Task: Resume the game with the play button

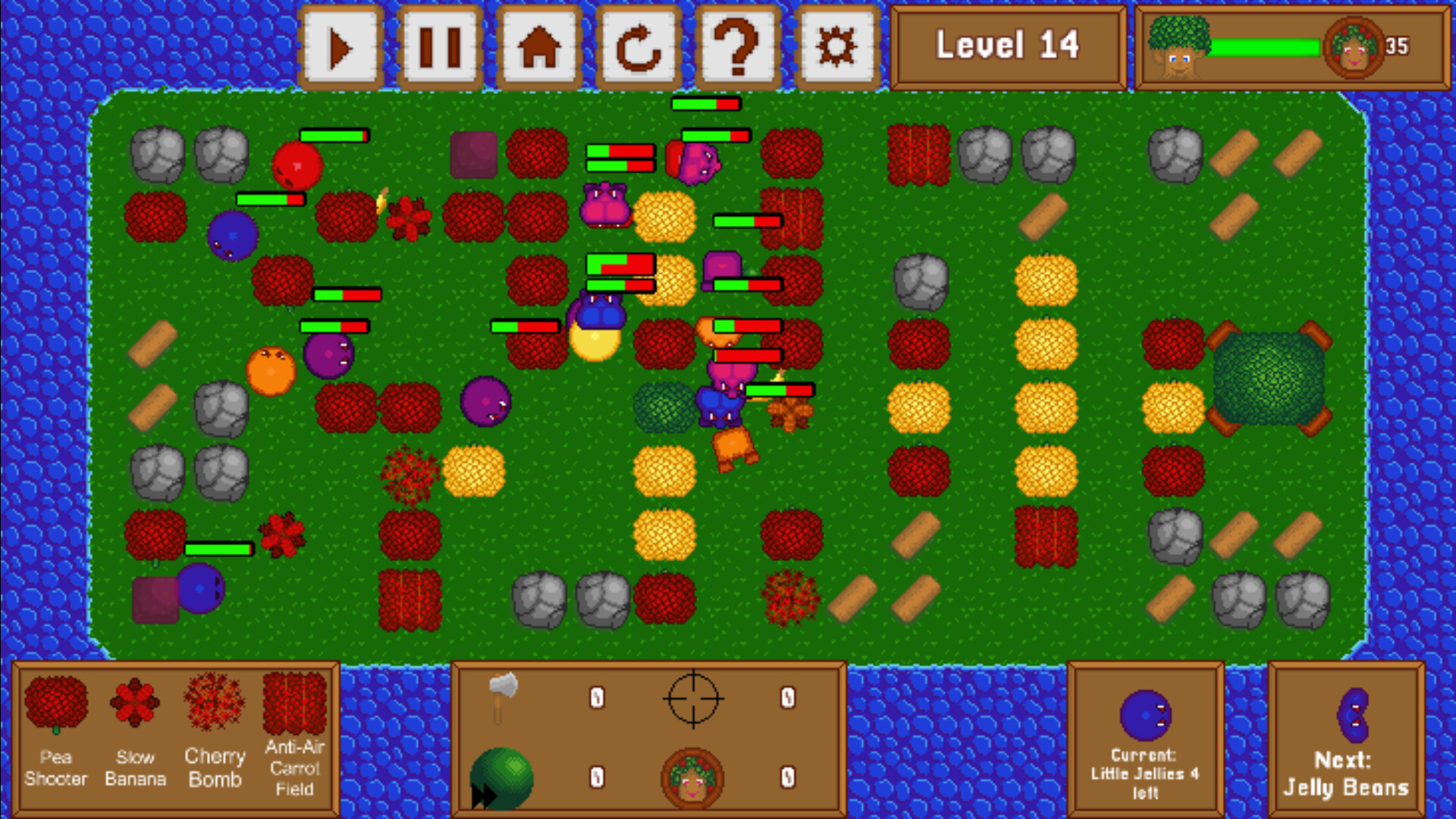Action: coord(341,45)
